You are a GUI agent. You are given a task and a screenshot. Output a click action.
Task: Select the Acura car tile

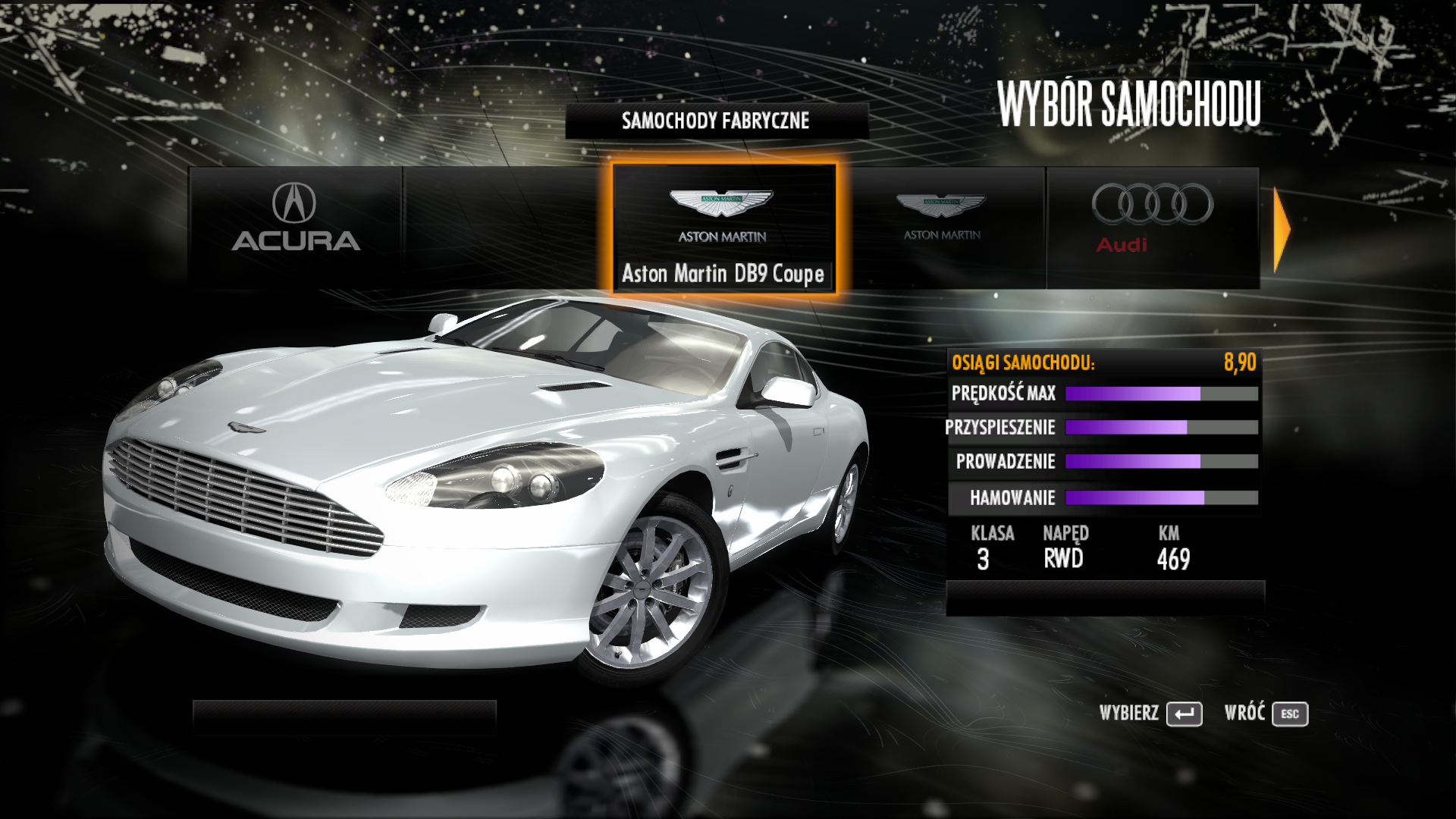click(x=295, y=227)
